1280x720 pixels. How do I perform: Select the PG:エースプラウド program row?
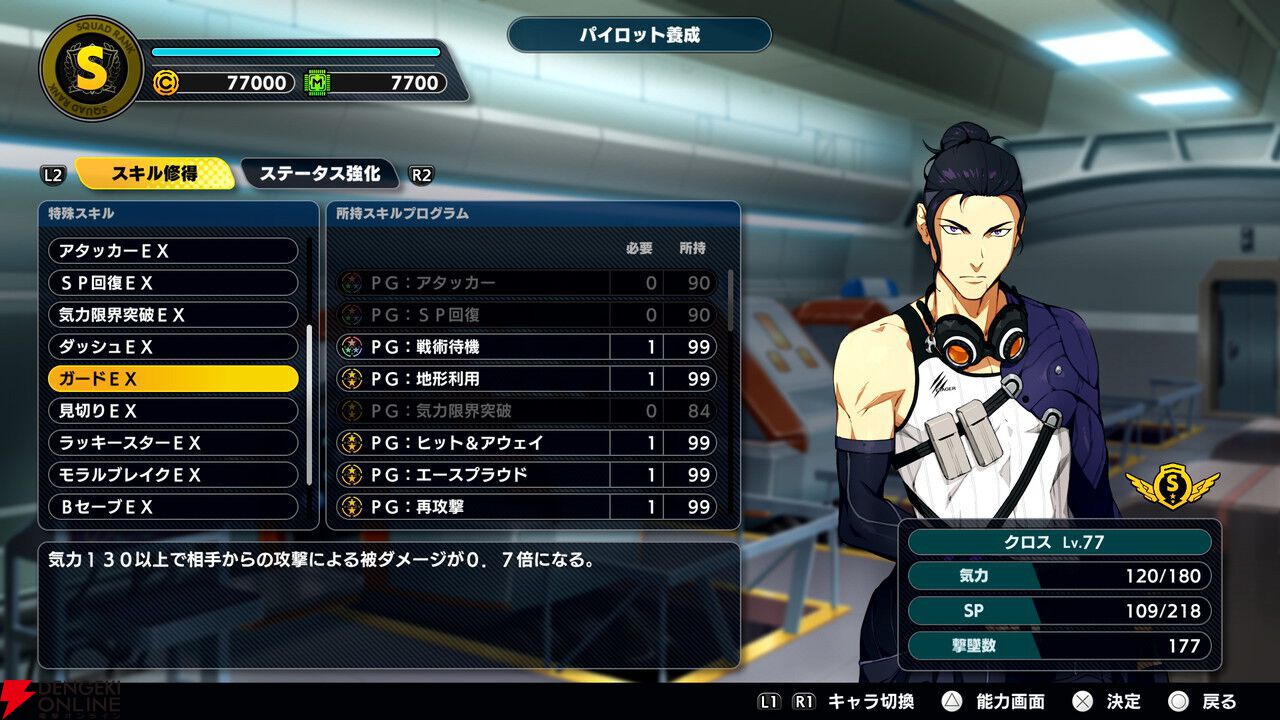(x=526, y=475)
